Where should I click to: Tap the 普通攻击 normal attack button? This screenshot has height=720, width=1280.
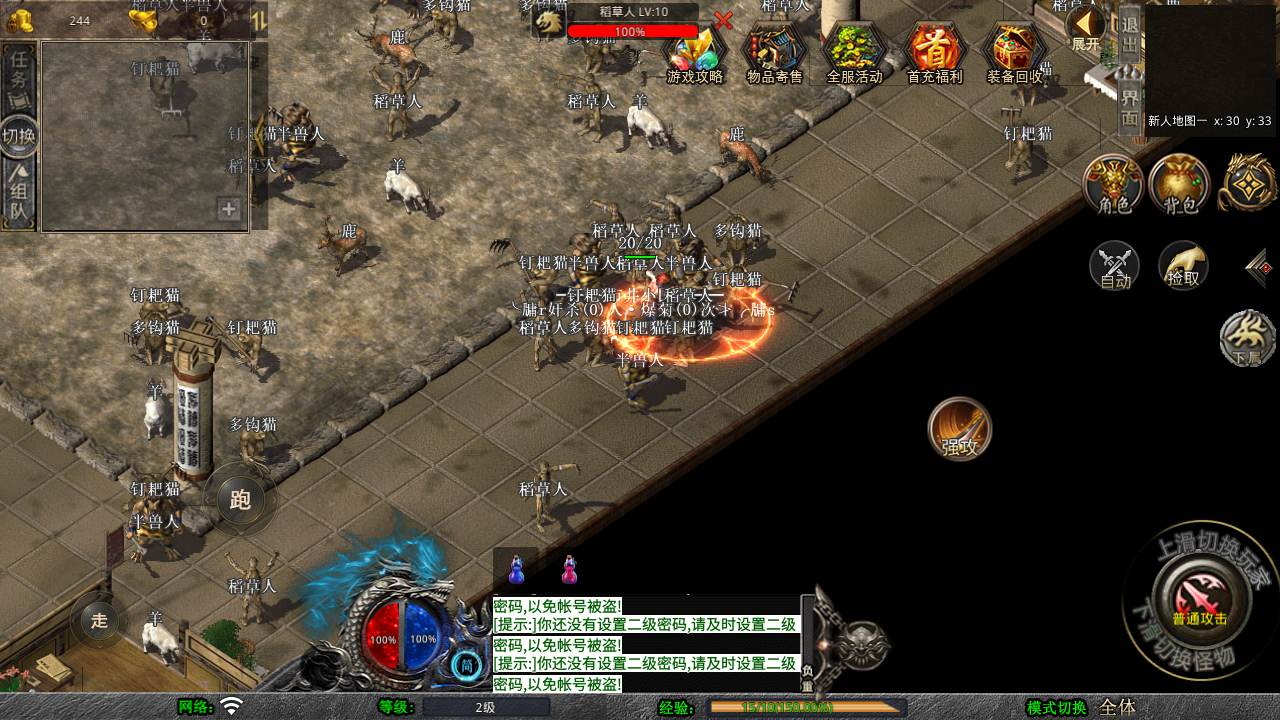pyautogui.click(x=1199, y=598)
